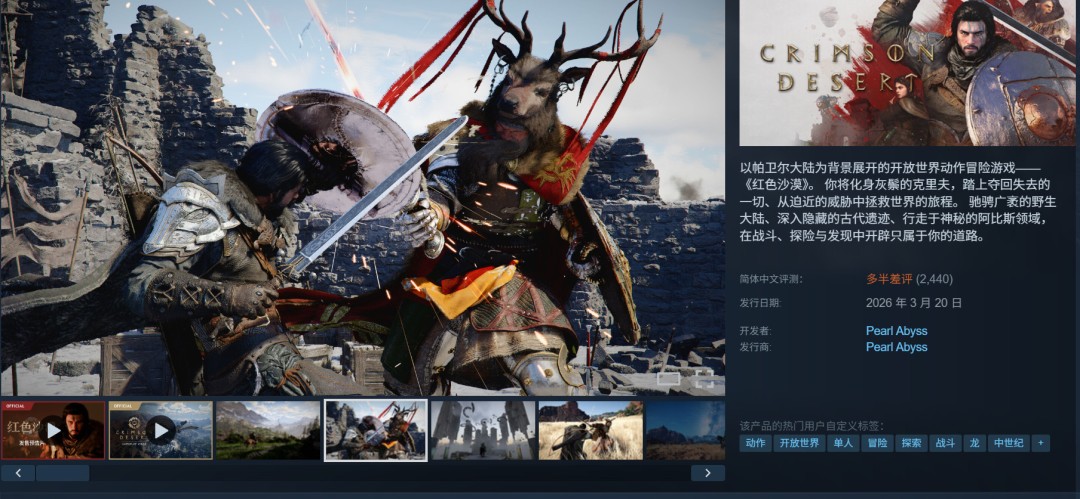Open the 中世纪 tag
This screenshot has width=1080, height=499.
point(1007,443)
